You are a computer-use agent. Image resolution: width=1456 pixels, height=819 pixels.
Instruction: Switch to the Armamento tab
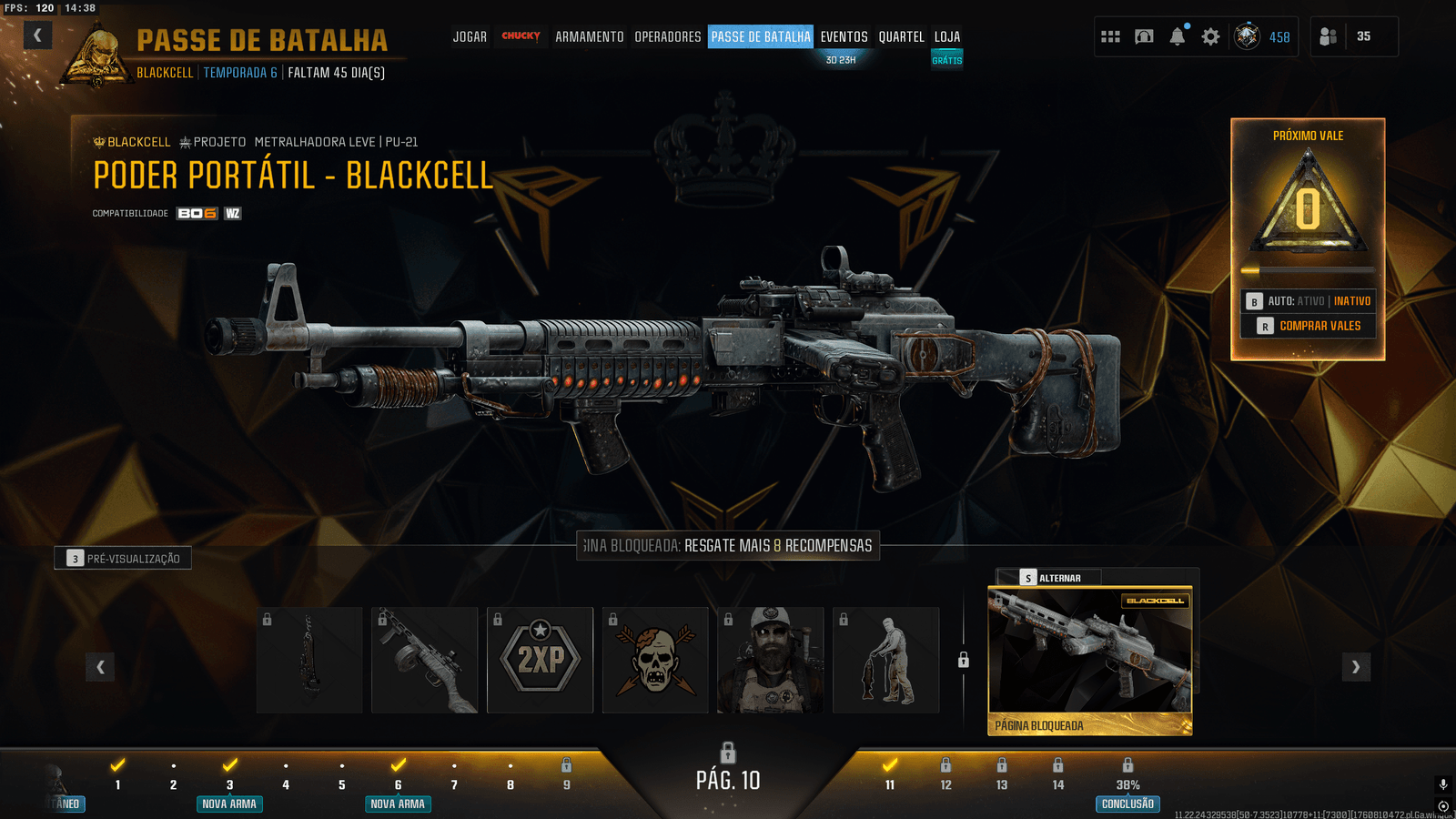click(x=589, y=37)
